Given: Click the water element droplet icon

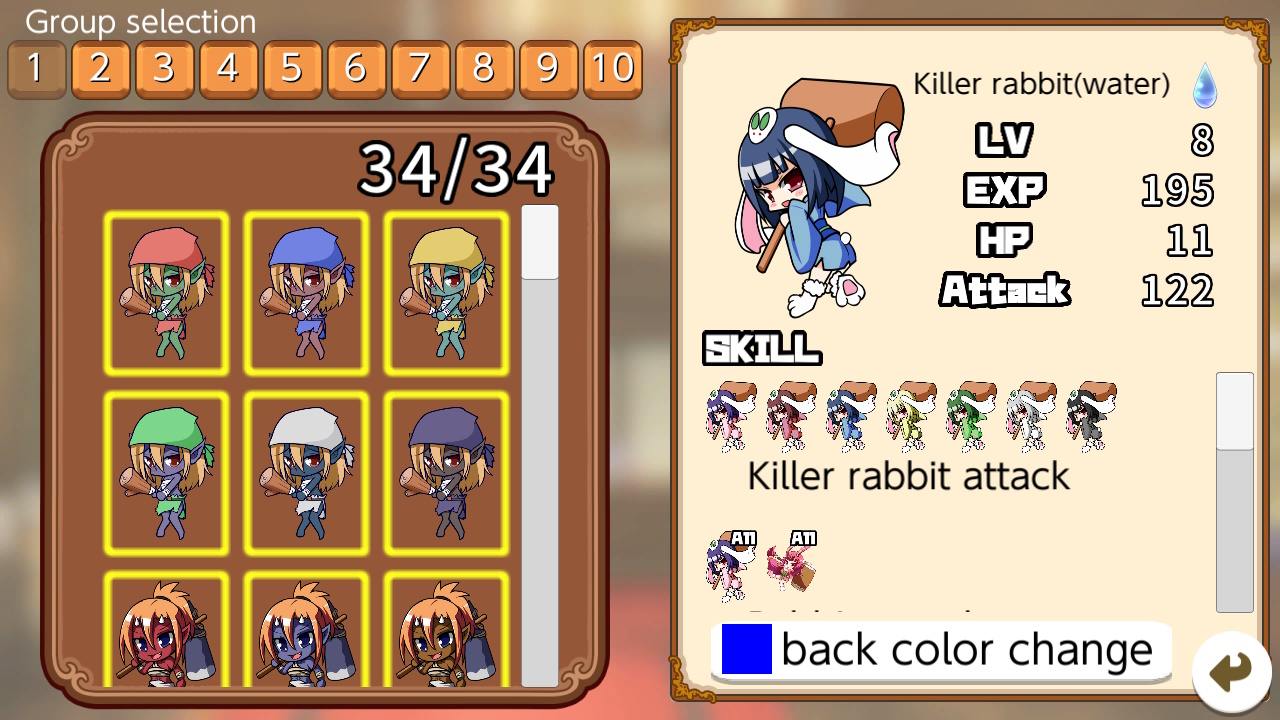Looking at the screenshot, I should click(1204, 86).
